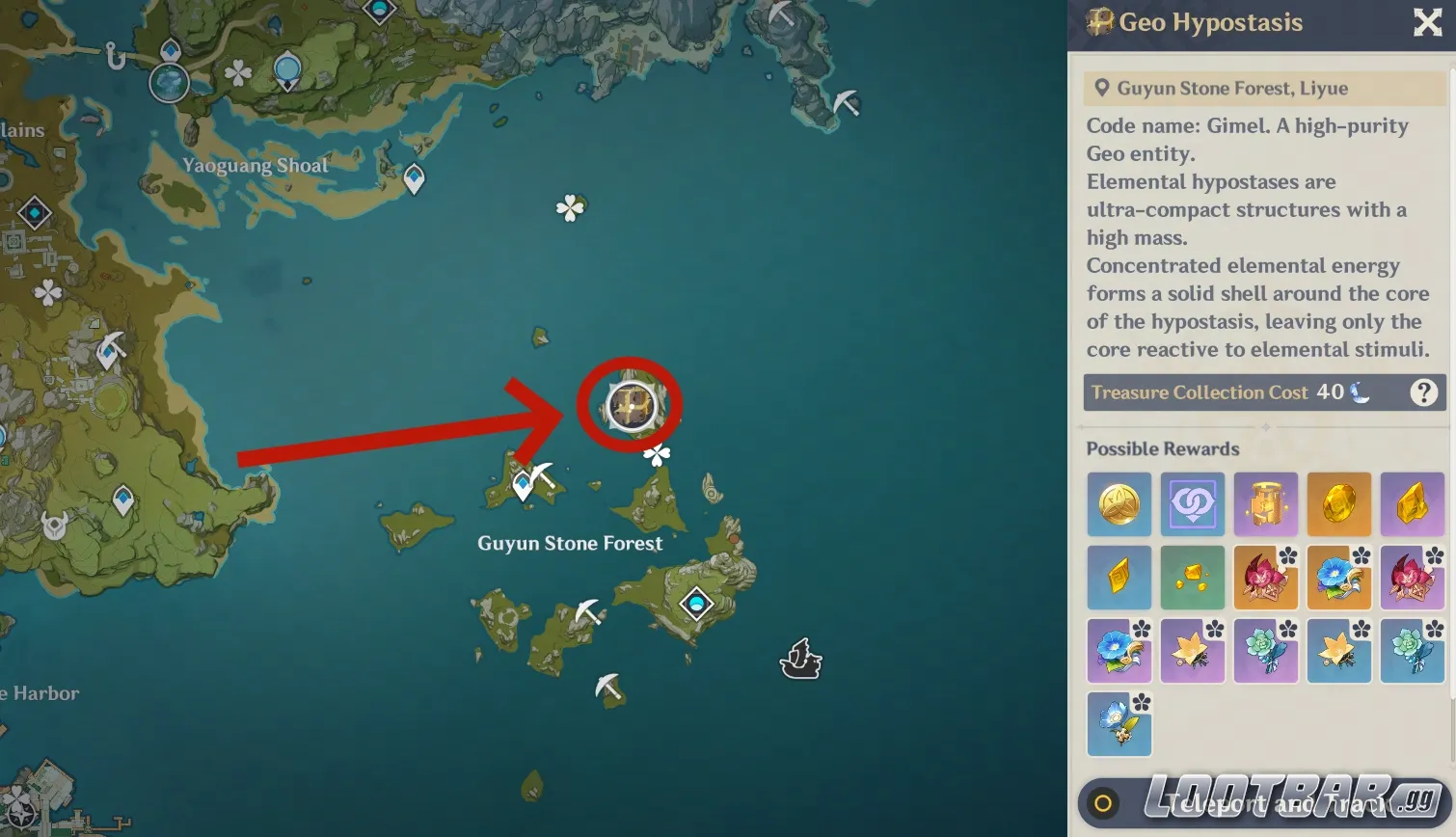
Task: Select the Mora coin reward icon
Action: [1119, 504]
